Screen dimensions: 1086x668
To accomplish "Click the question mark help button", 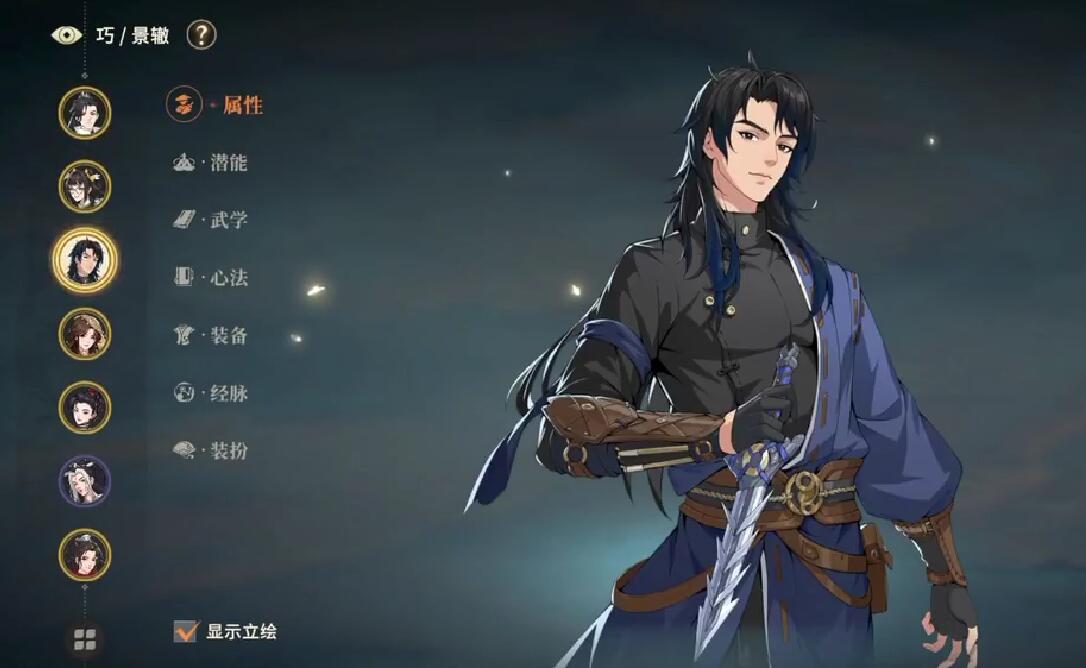I will pos(201,35).
